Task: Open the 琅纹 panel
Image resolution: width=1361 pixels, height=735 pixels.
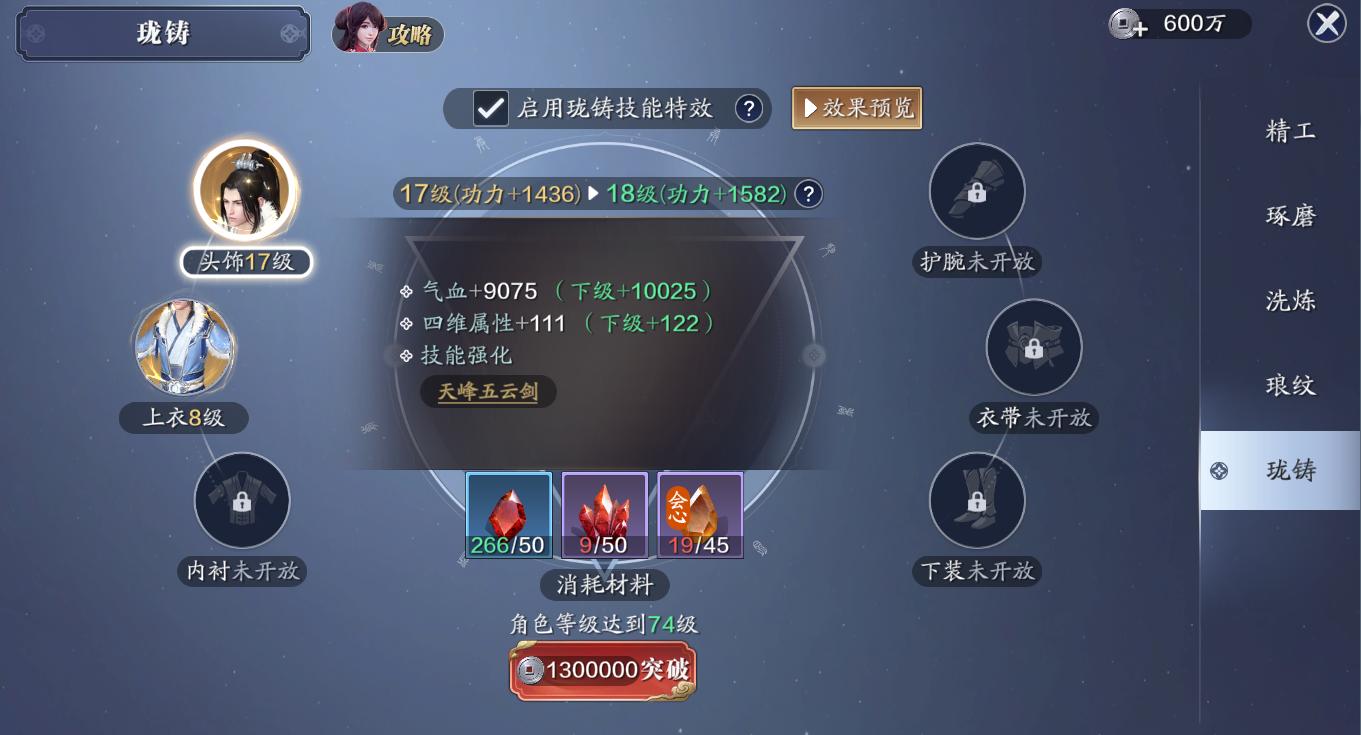Action: [1290, 384]
